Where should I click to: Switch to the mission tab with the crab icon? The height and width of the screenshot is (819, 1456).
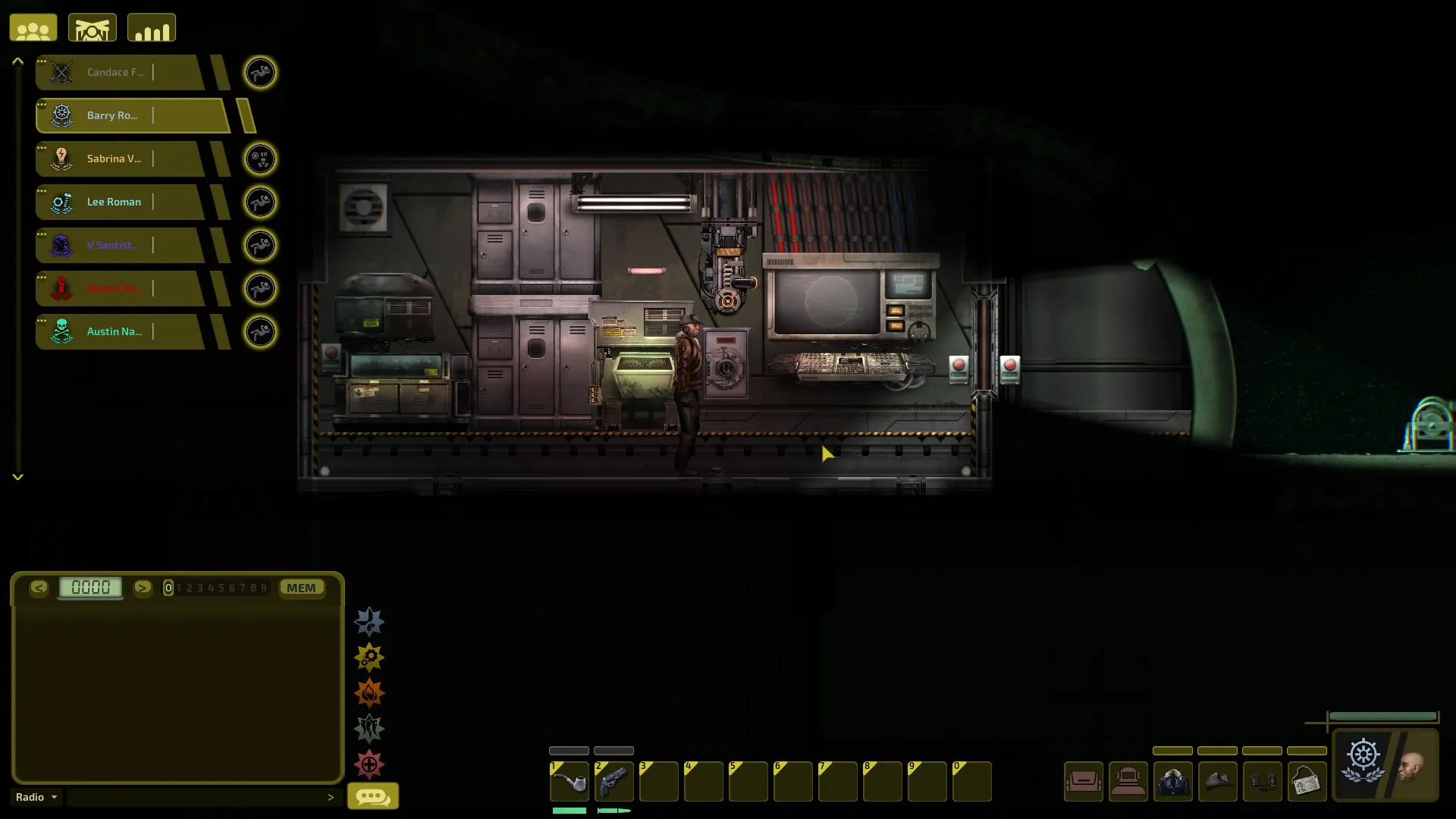pyautogui.click(x=93, y=29)
